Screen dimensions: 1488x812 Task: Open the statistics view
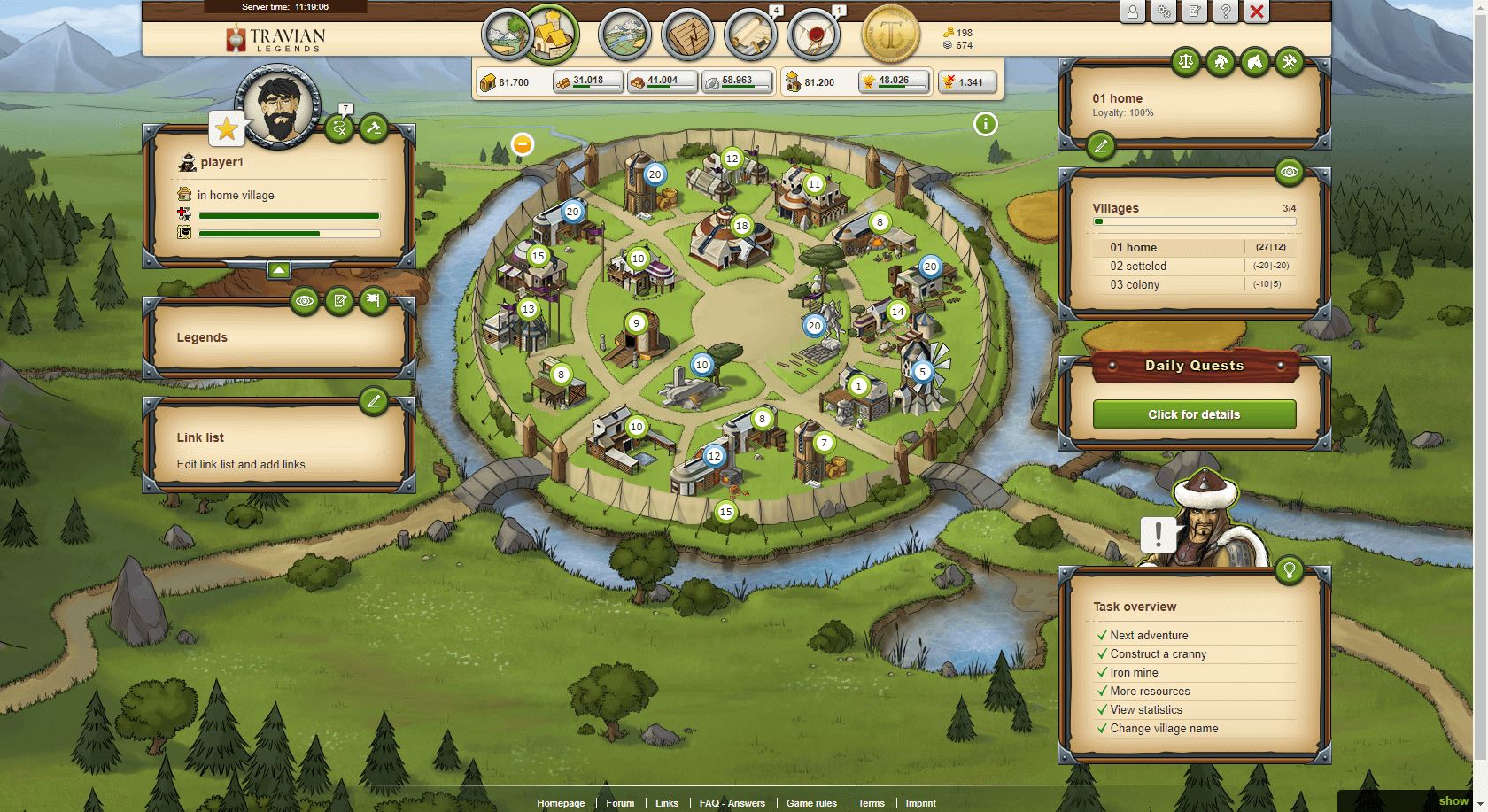click(x=688, y=35)
